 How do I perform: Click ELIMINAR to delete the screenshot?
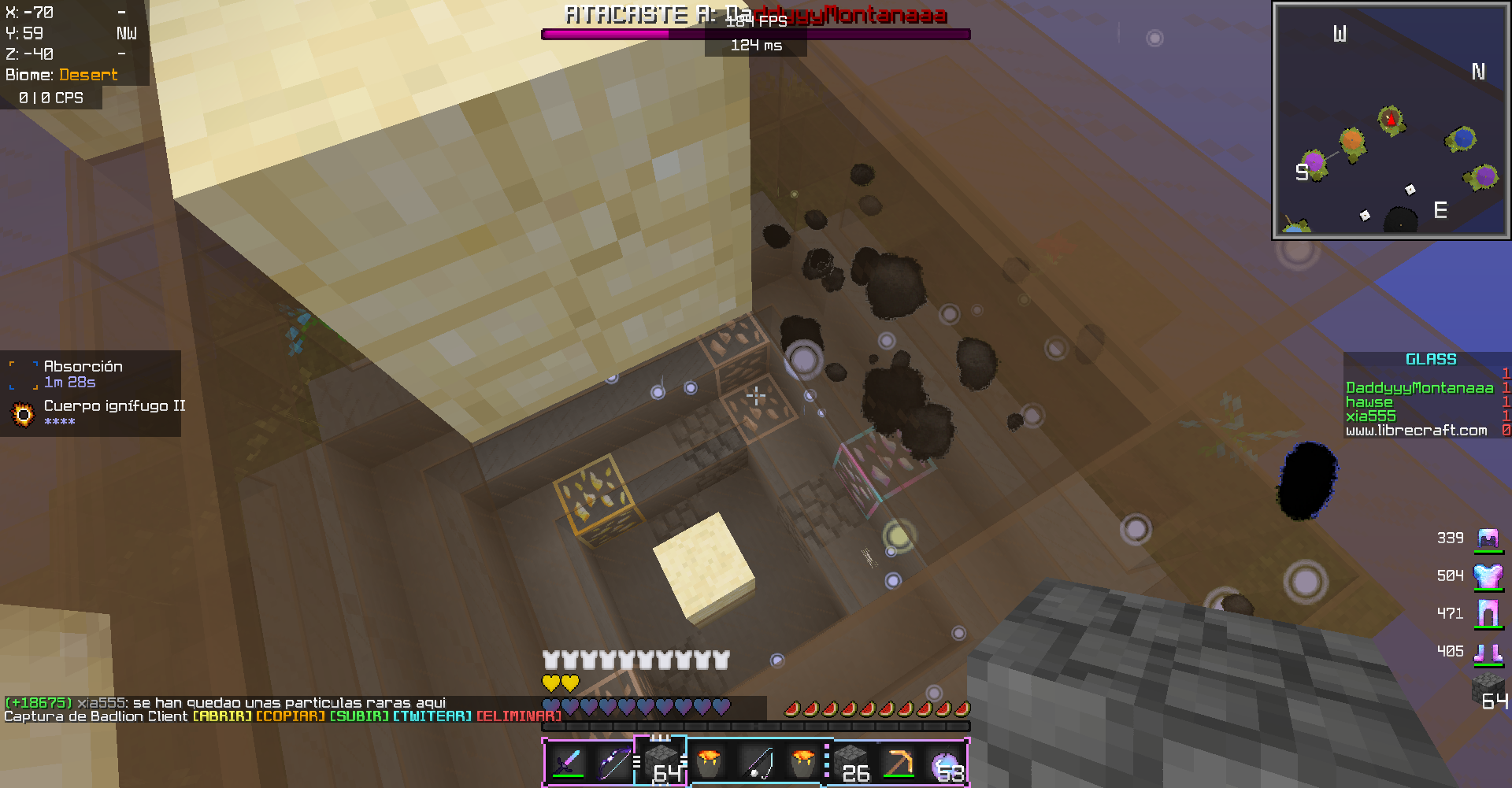[518, 716]
